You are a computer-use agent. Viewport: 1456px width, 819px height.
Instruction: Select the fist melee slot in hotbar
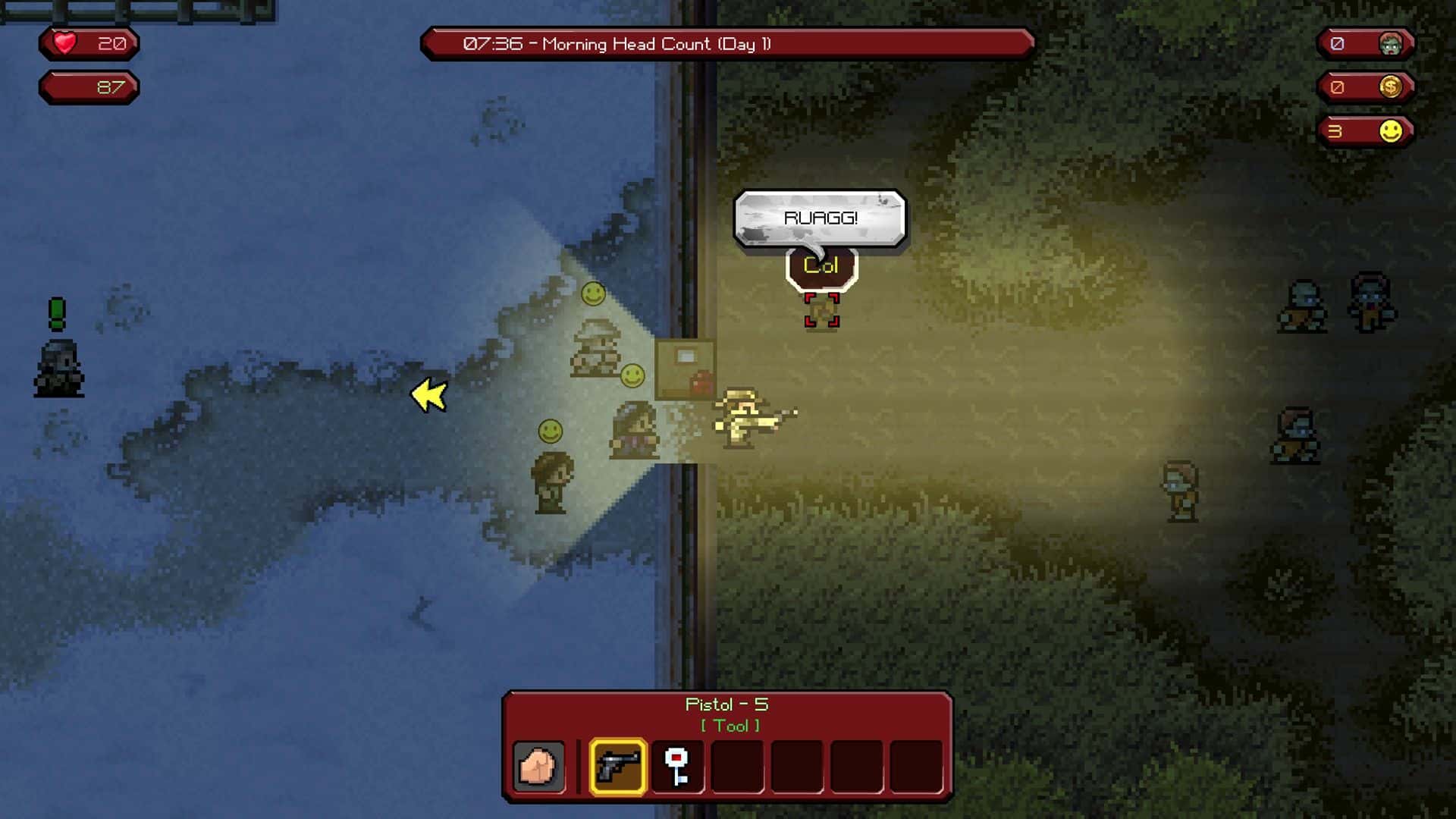539,767
